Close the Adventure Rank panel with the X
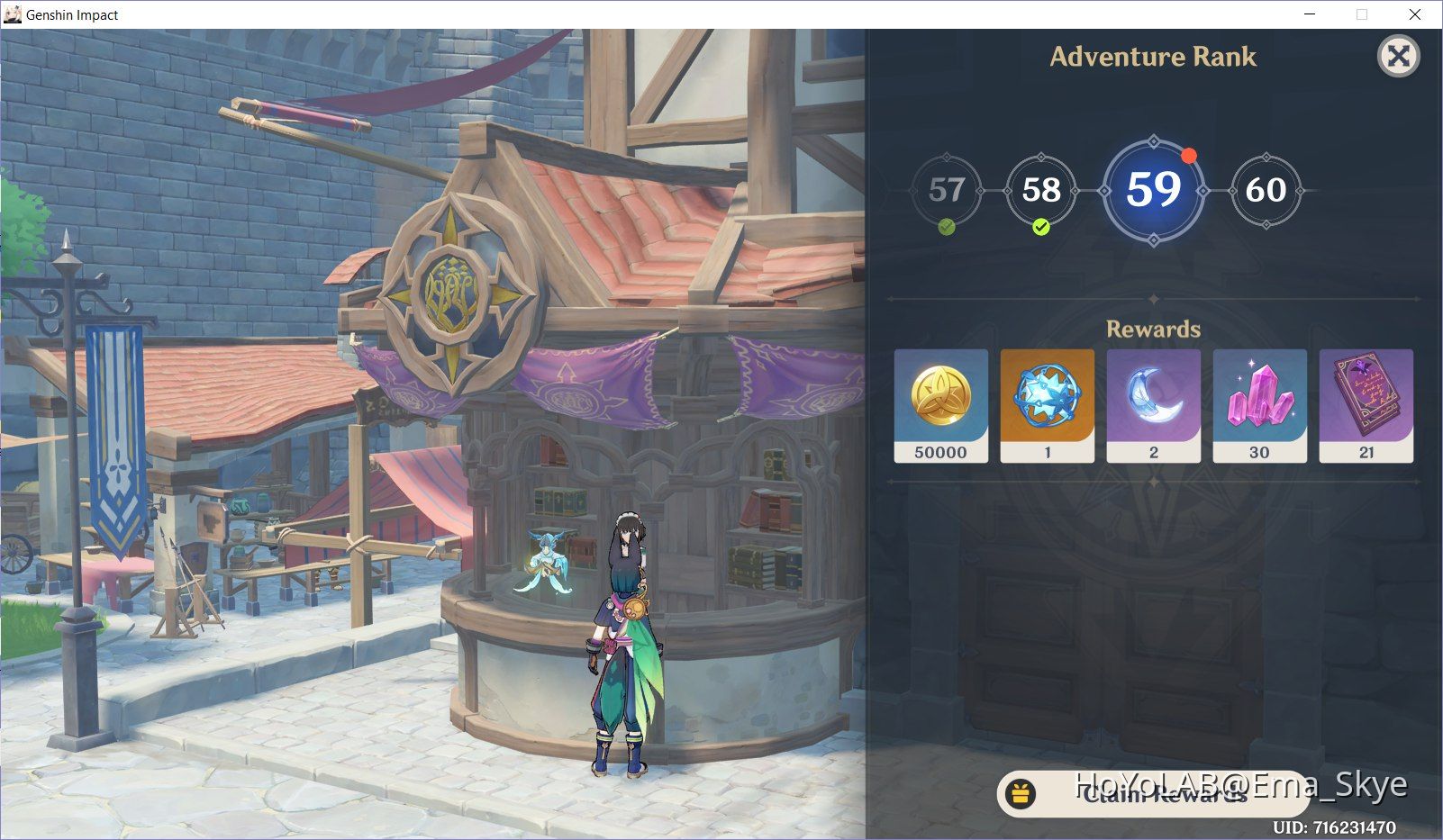The height and width of the screenshot is (840, 1443). coord(1398,57)
